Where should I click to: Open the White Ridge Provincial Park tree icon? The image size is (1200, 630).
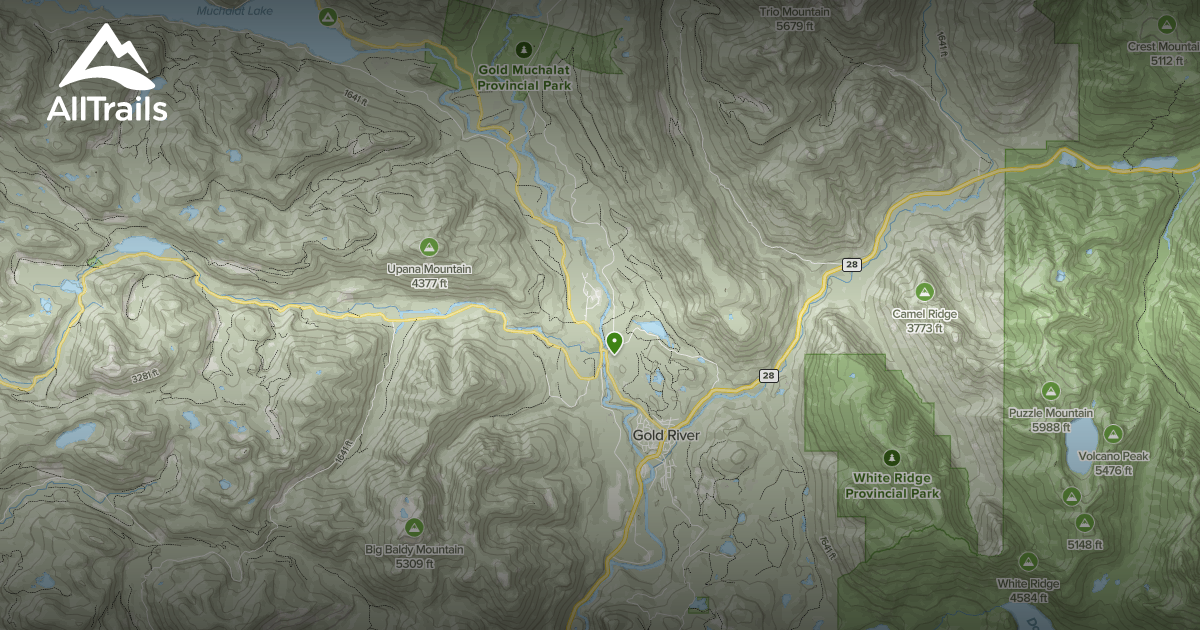(892, 458)
